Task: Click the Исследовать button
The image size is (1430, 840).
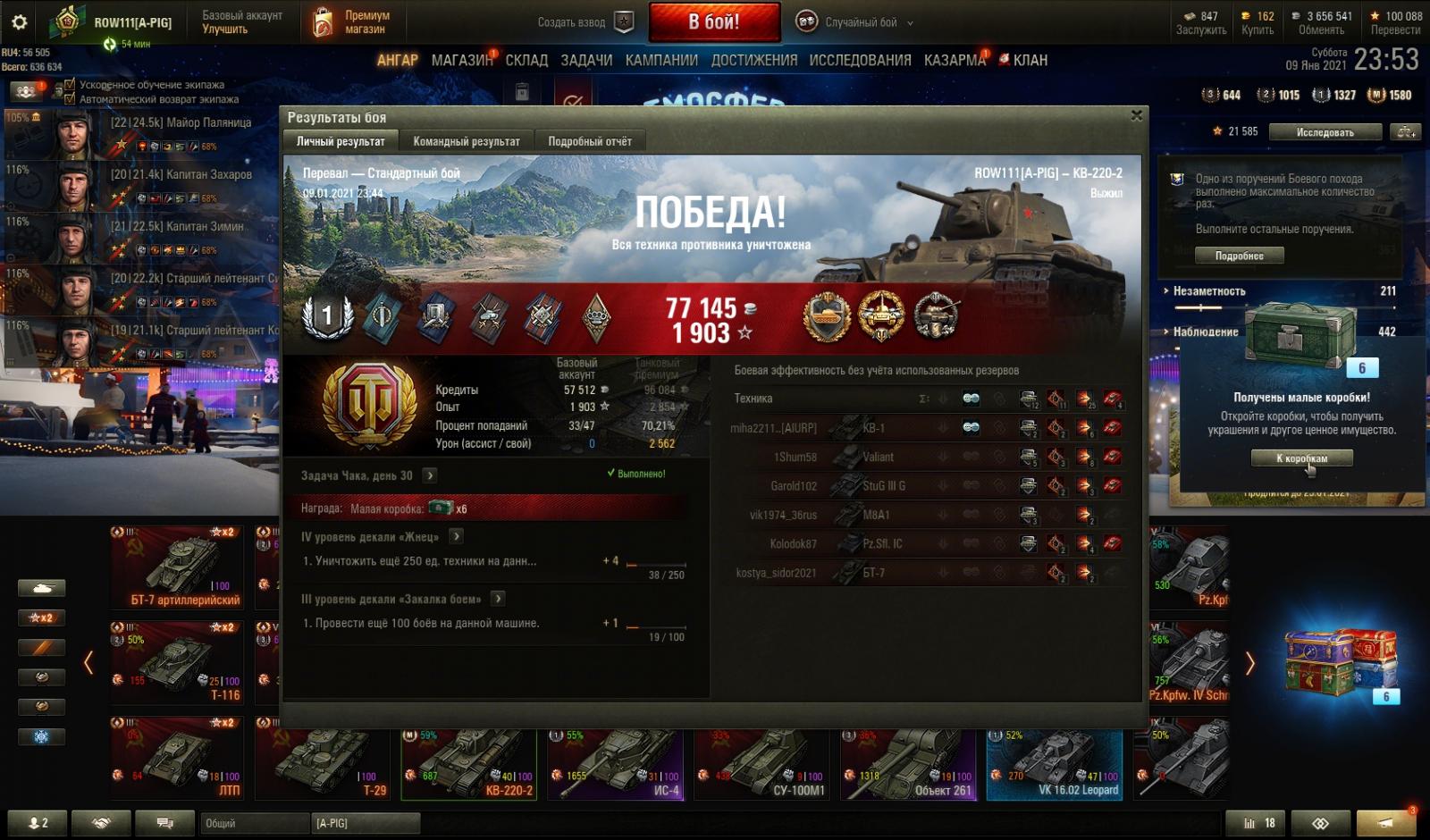Action: [x=1325, y=132]
